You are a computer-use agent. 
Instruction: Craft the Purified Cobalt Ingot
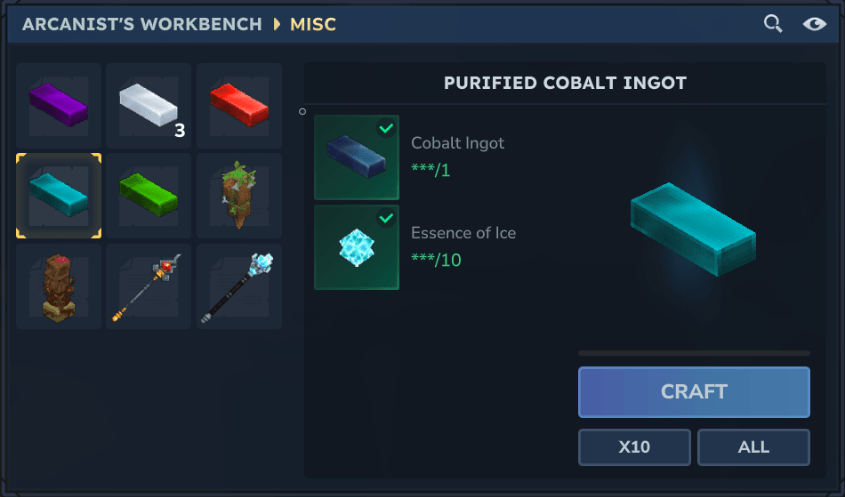tap(693, 392)
